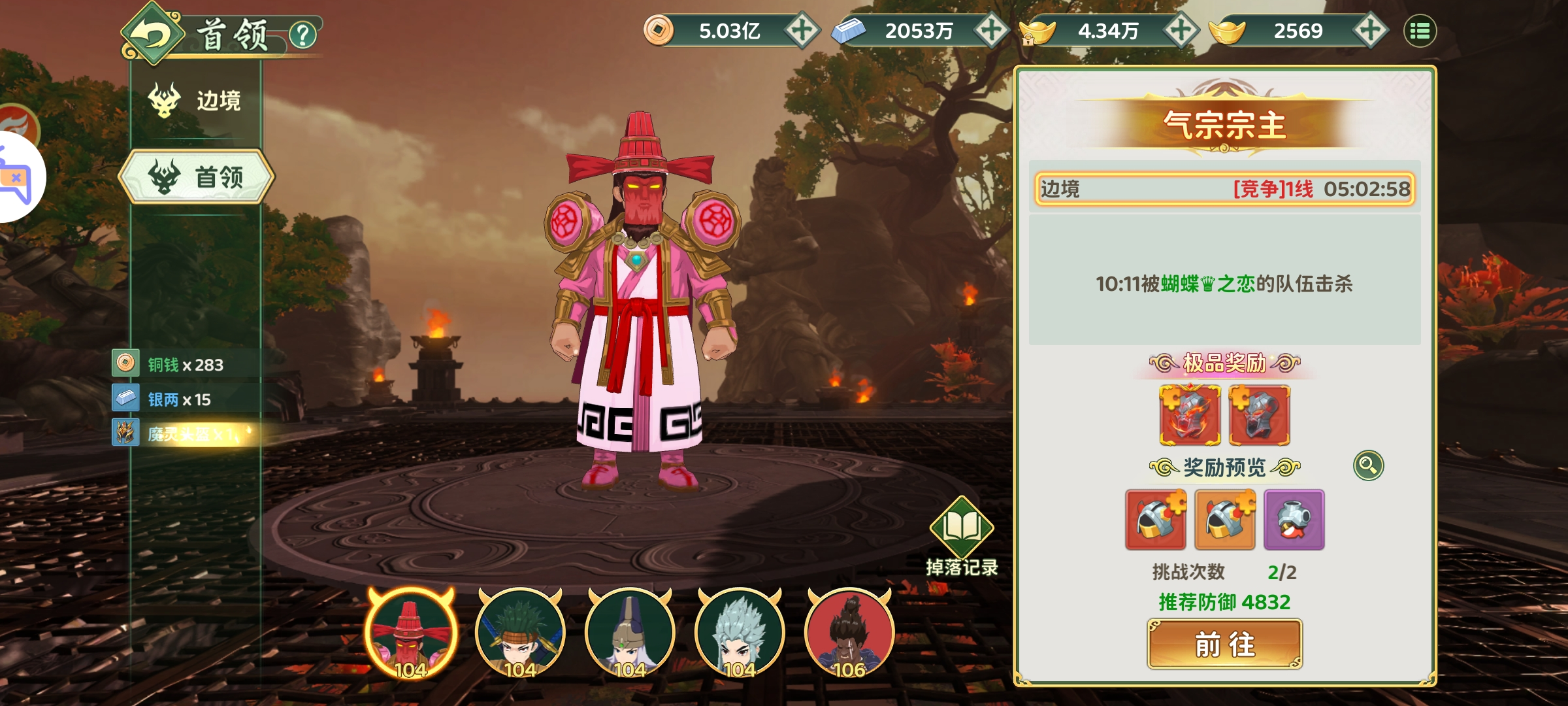
Task: Switch to the 边境 tab
Action: 196,101
